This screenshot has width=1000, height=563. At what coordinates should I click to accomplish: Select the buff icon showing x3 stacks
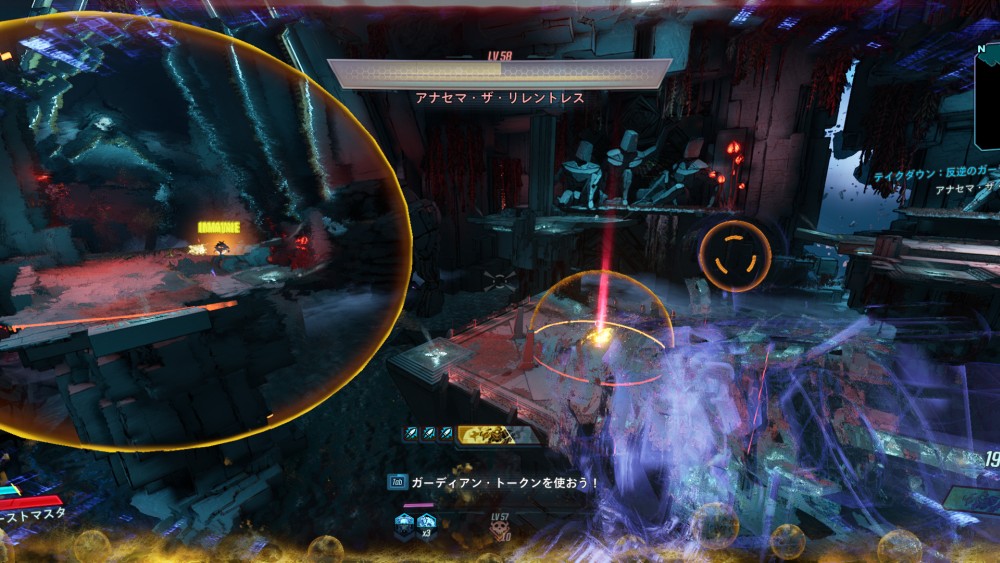coord(427,523)
